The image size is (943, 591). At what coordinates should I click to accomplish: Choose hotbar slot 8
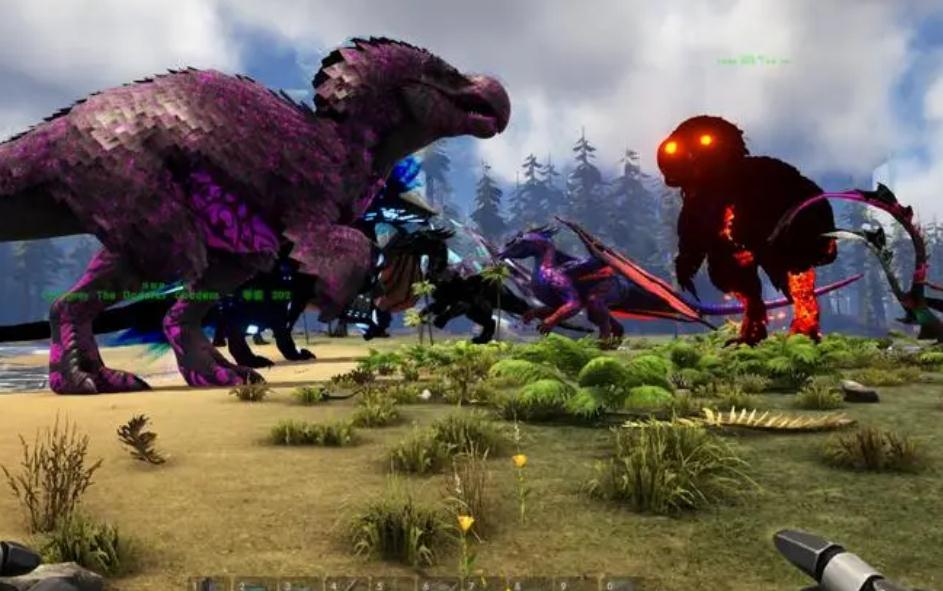coord(531,583)
